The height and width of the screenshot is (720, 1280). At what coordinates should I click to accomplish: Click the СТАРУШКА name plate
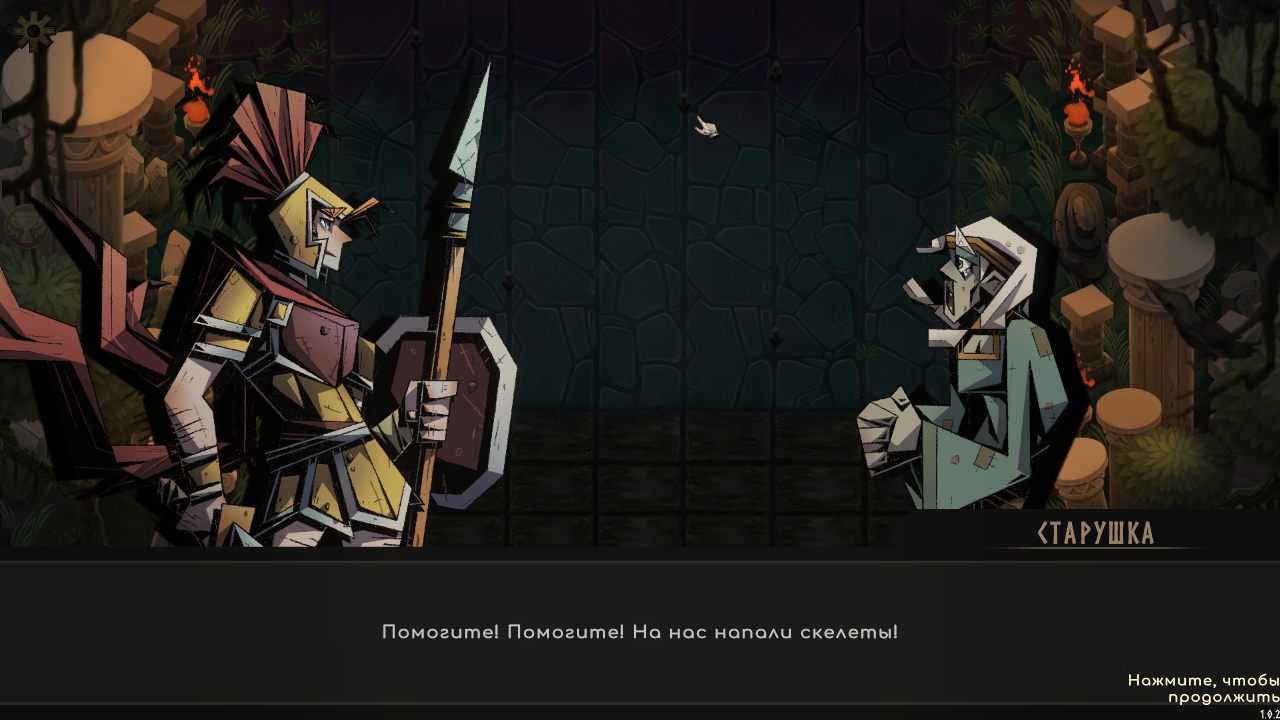tap(1096, 534)
